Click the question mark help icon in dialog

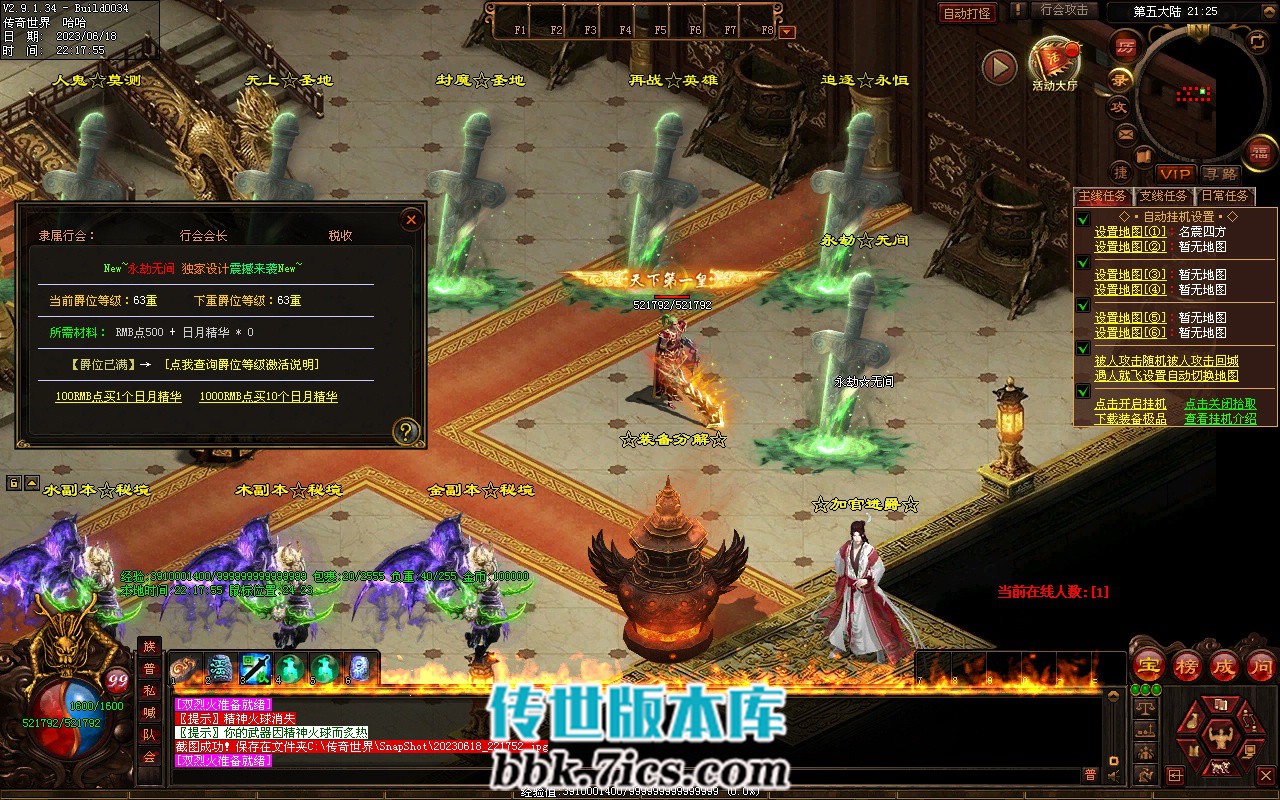click(x=405, y=432)
